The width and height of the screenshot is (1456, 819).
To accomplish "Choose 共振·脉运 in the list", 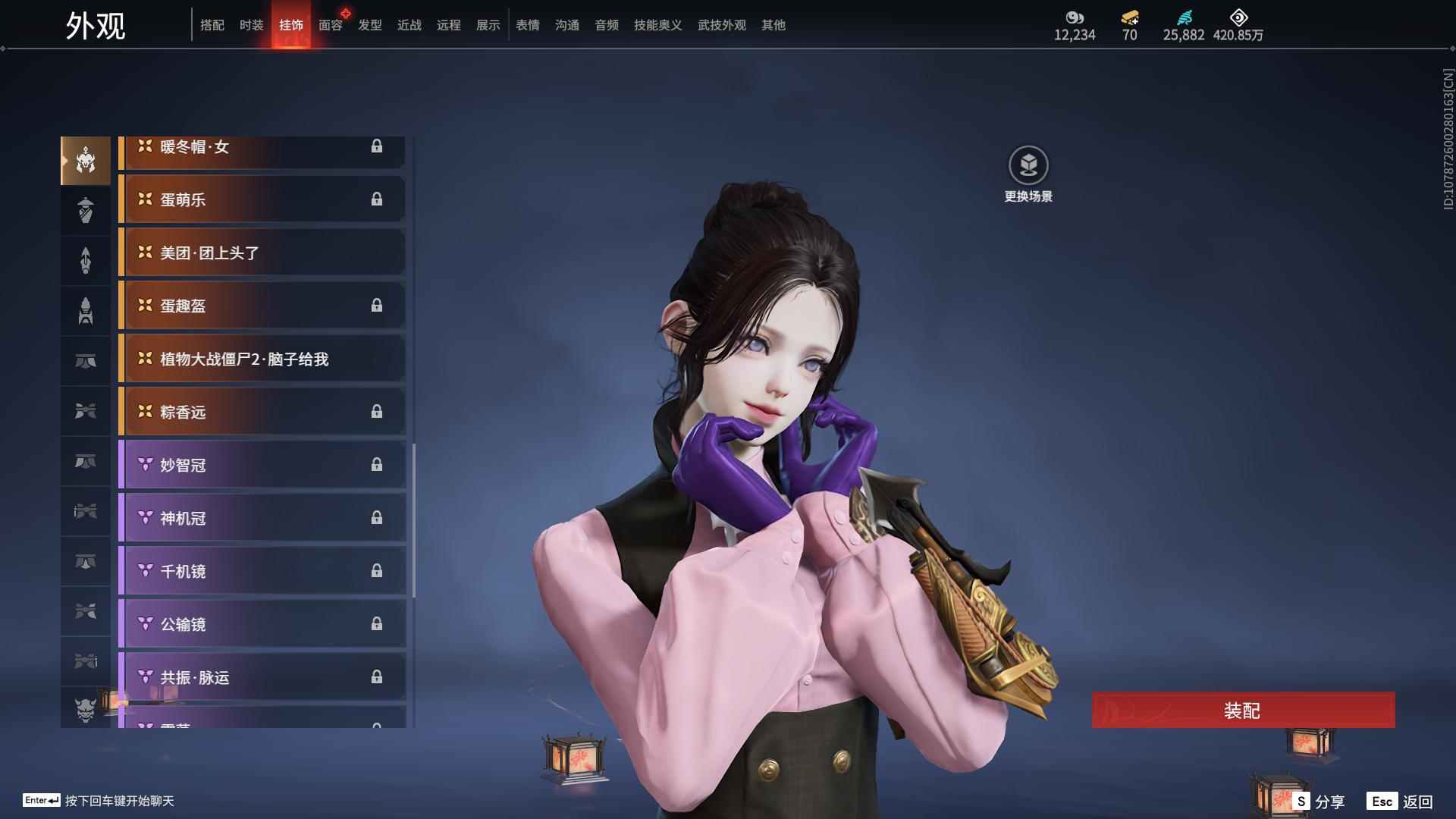I will pos(262,677).
